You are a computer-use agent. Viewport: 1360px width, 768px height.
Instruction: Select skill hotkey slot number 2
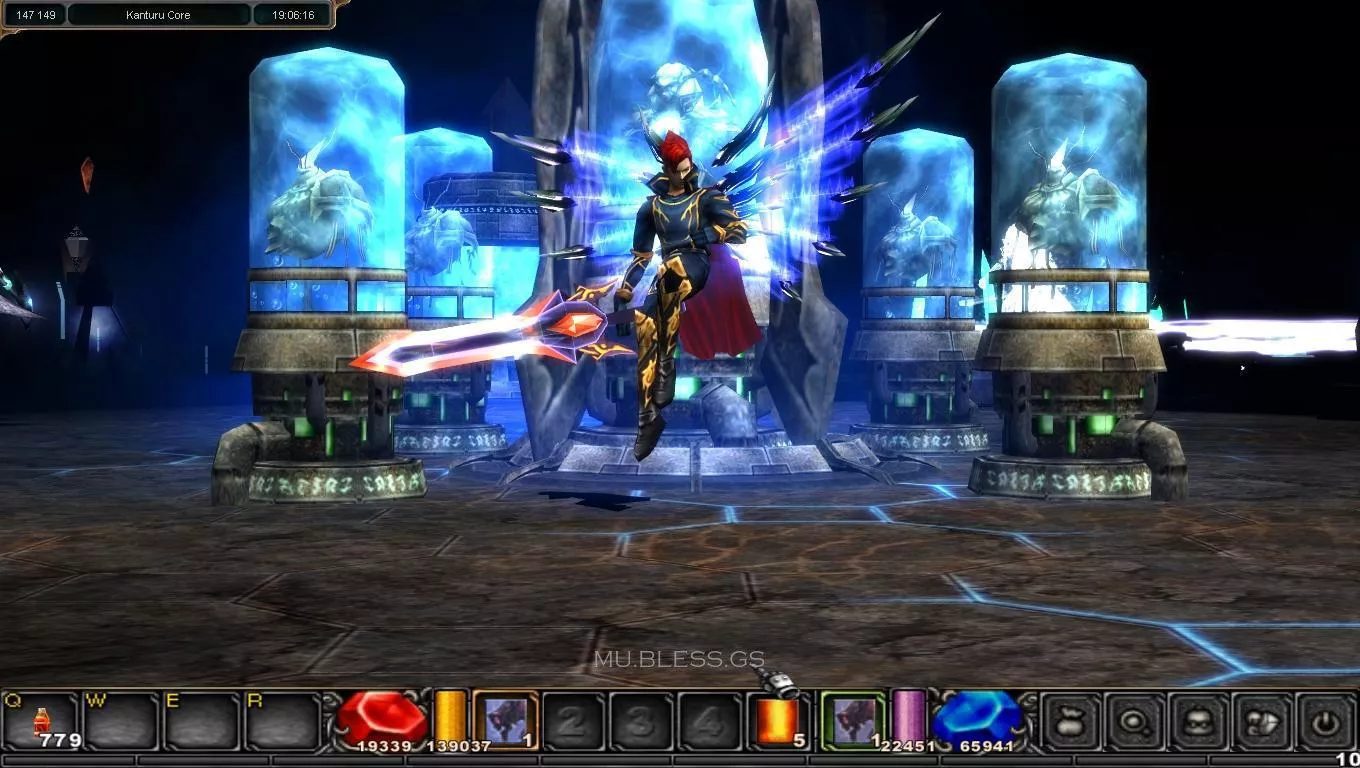(x=572, y=721)
